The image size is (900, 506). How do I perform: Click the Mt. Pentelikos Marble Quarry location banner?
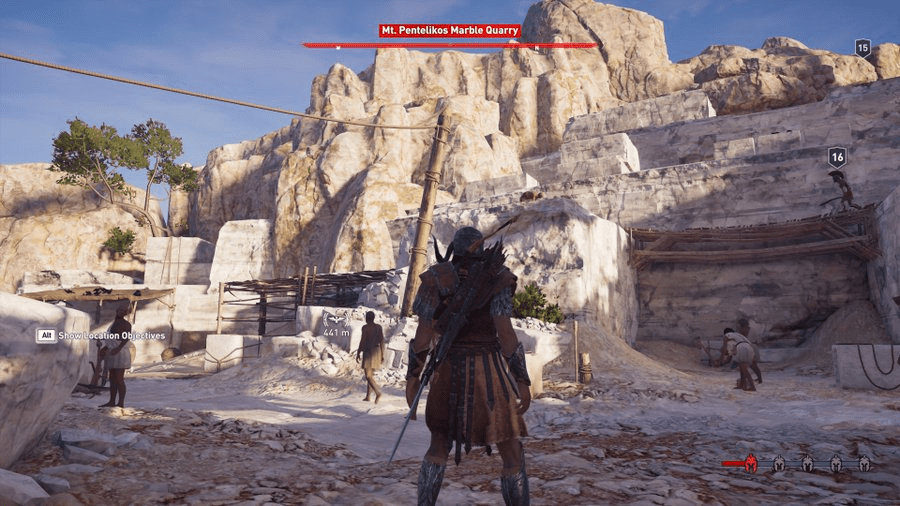pyautogui.click(x=449, y=31)
